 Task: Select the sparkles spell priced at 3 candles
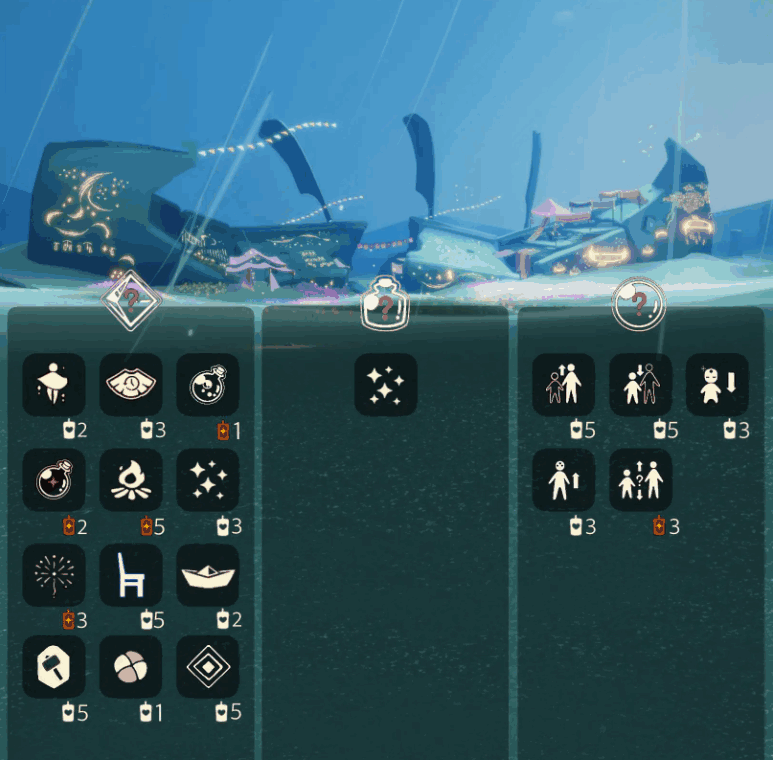pos(208,480)
